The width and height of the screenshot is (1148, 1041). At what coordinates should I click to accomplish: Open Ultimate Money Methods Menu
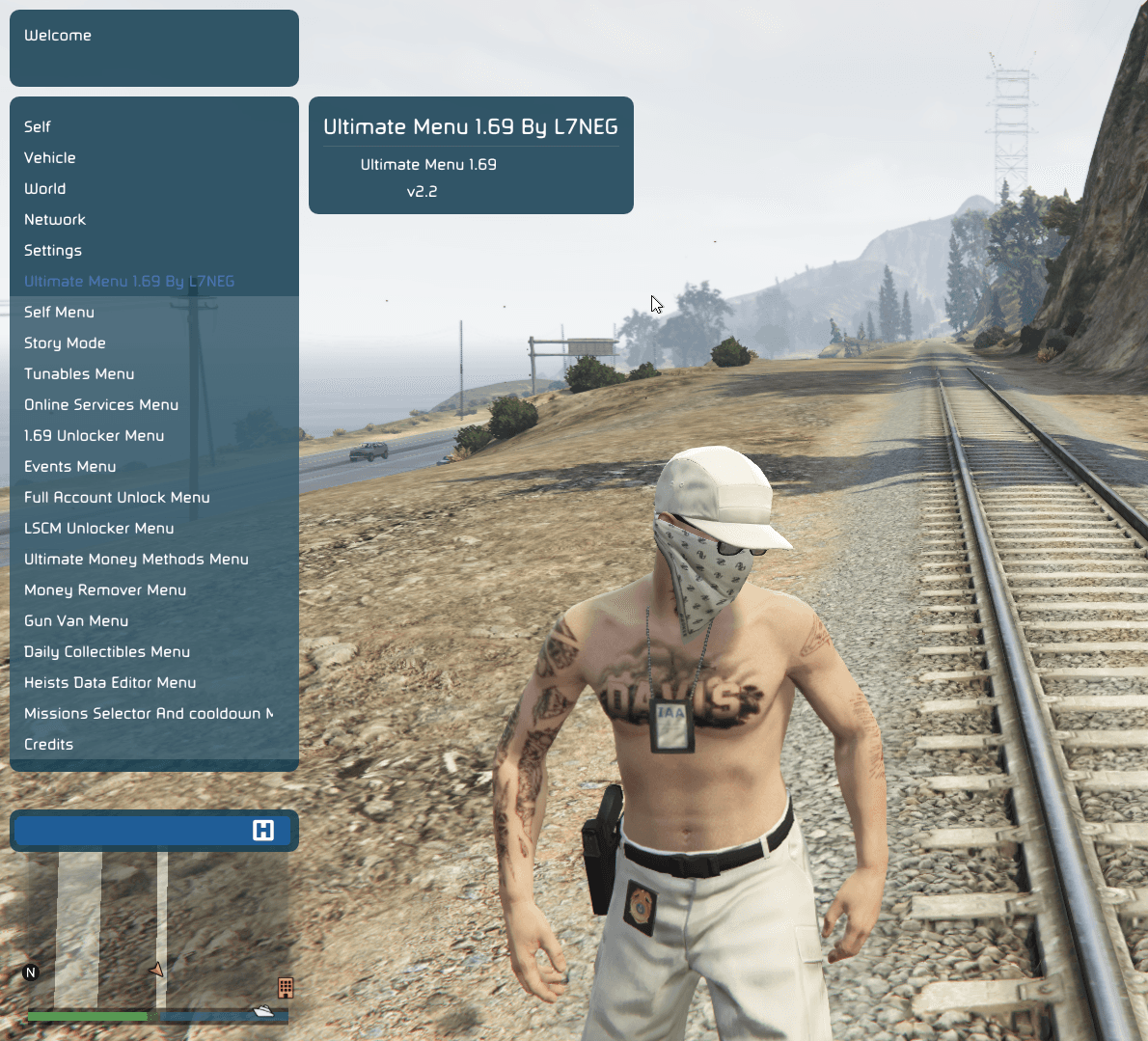pos(136,559)
